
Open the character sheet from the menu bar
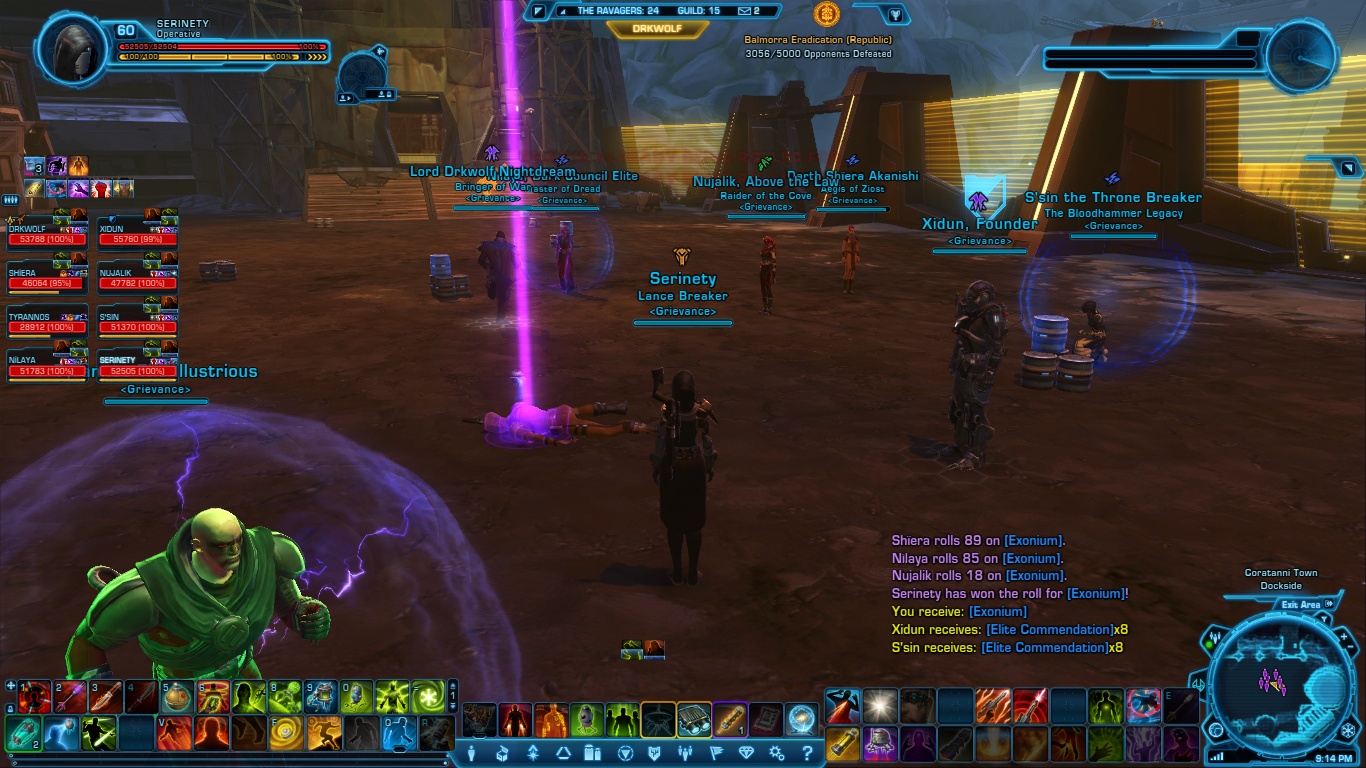pos(471,753)
